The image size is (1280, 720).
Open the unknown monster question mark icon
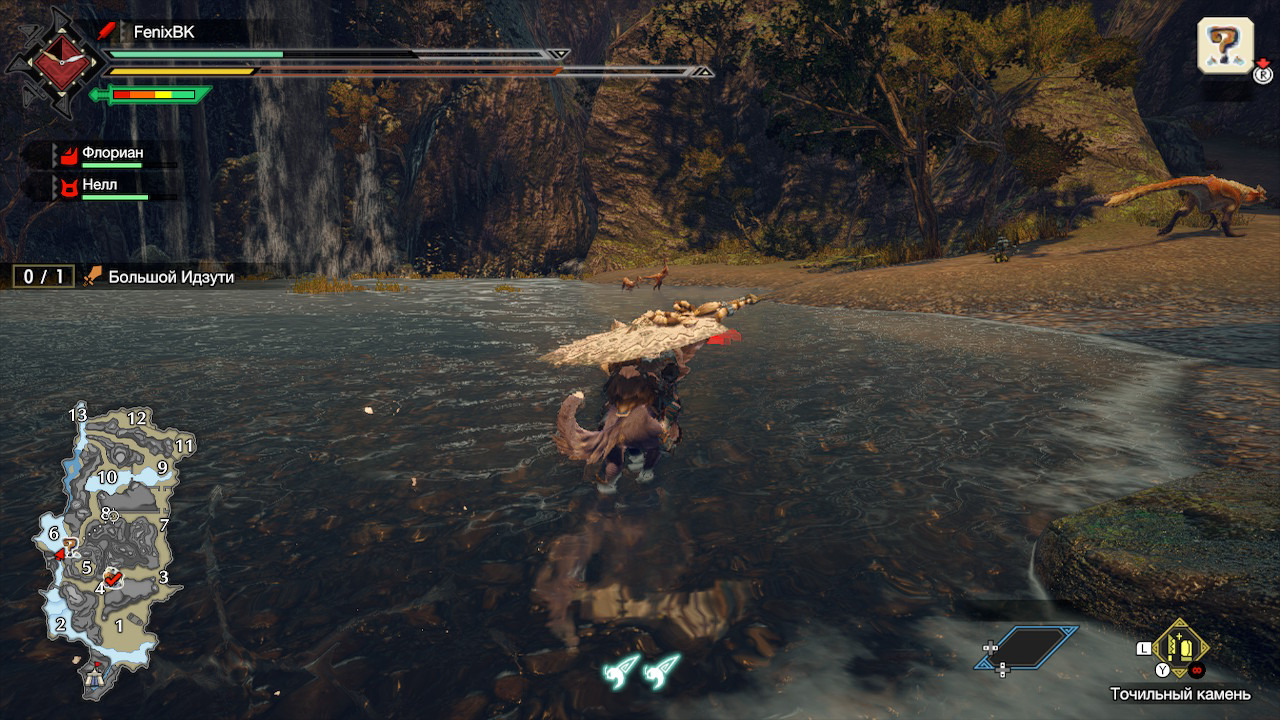(1225, 45)
